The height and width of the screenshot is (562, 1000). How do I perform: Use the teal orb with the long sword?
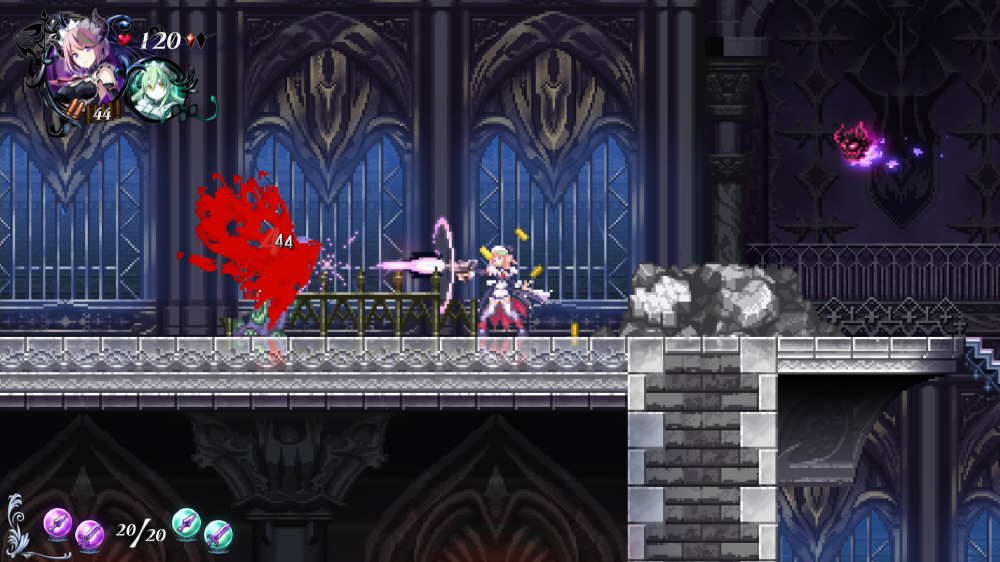(x=218, y=535)
